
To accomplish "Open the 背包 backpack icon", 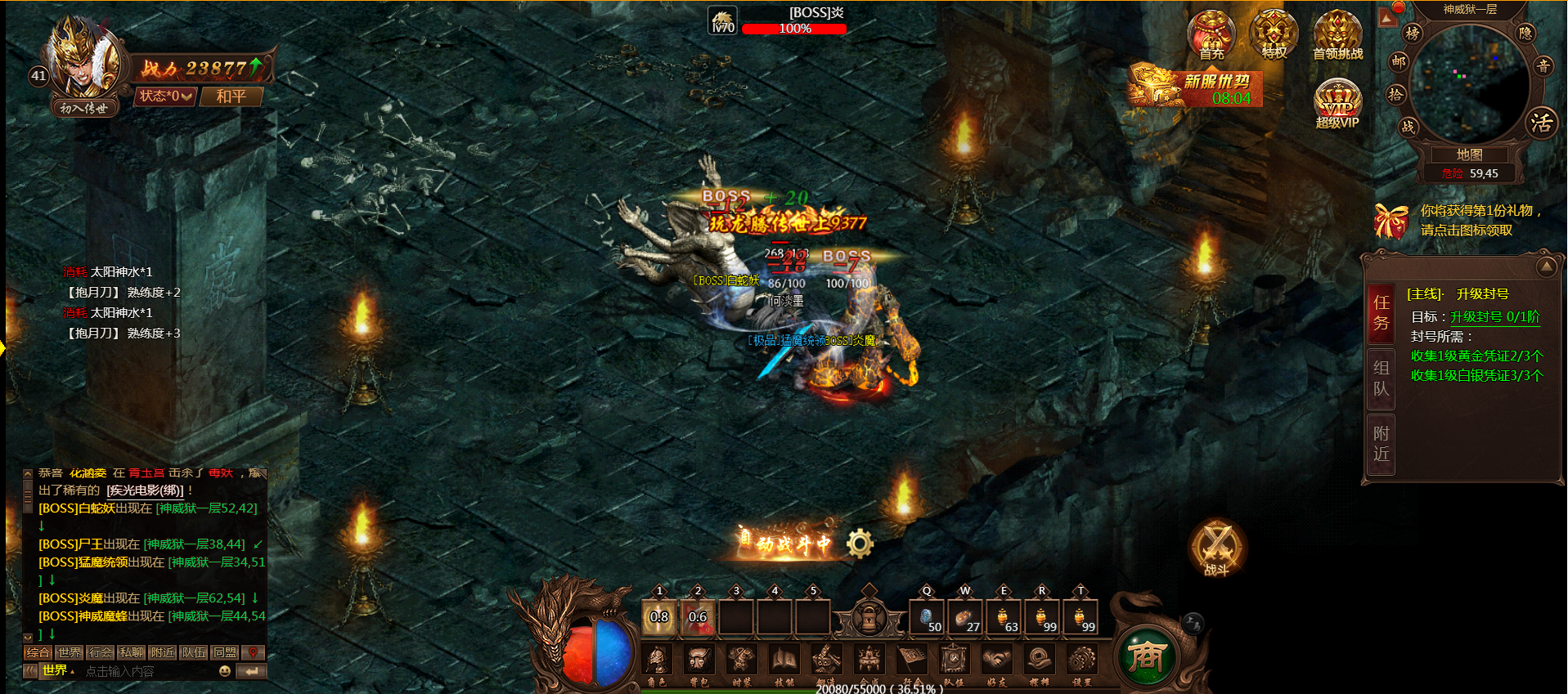I will (699, 660).
